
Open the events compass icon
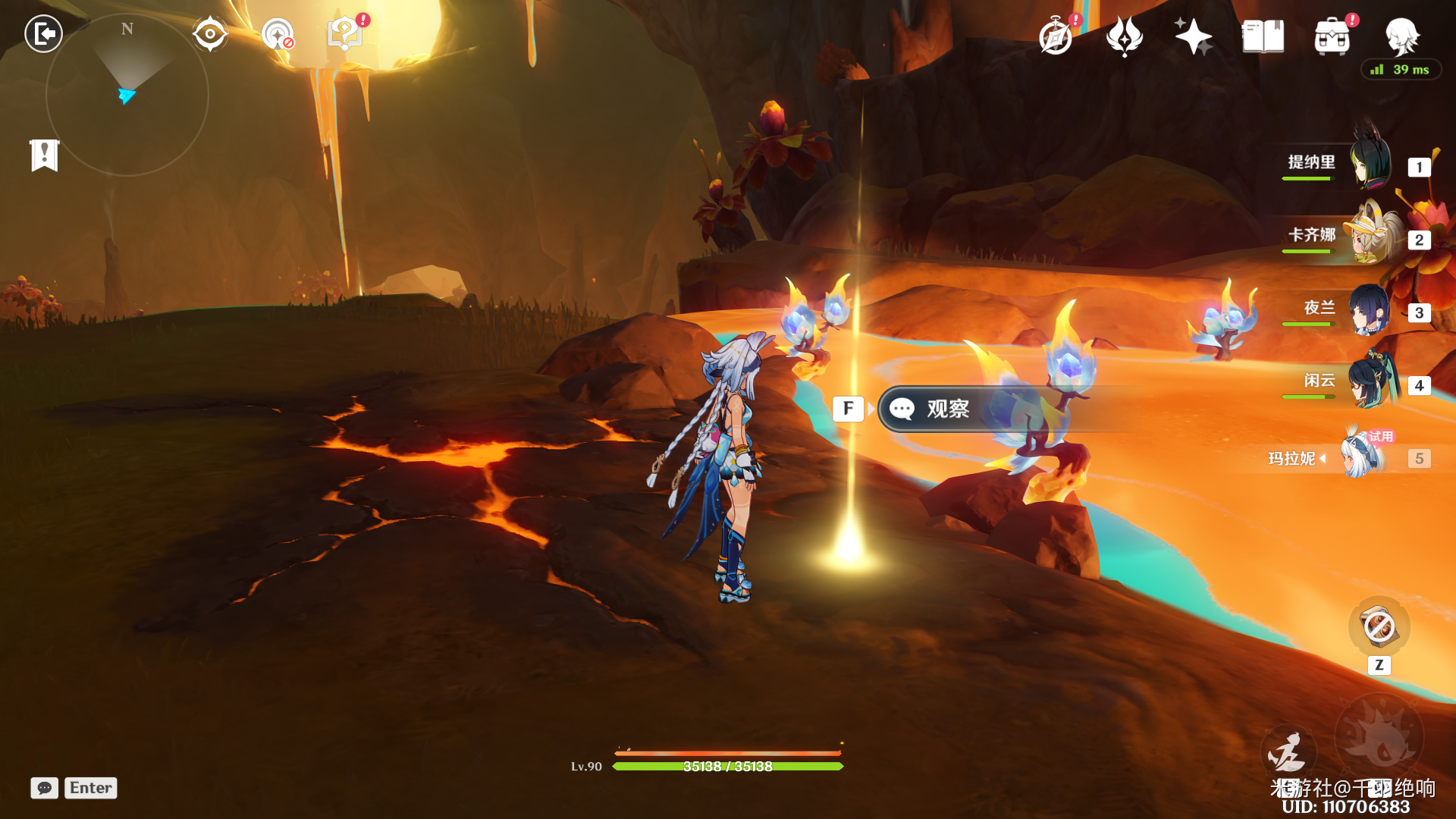1056,36
